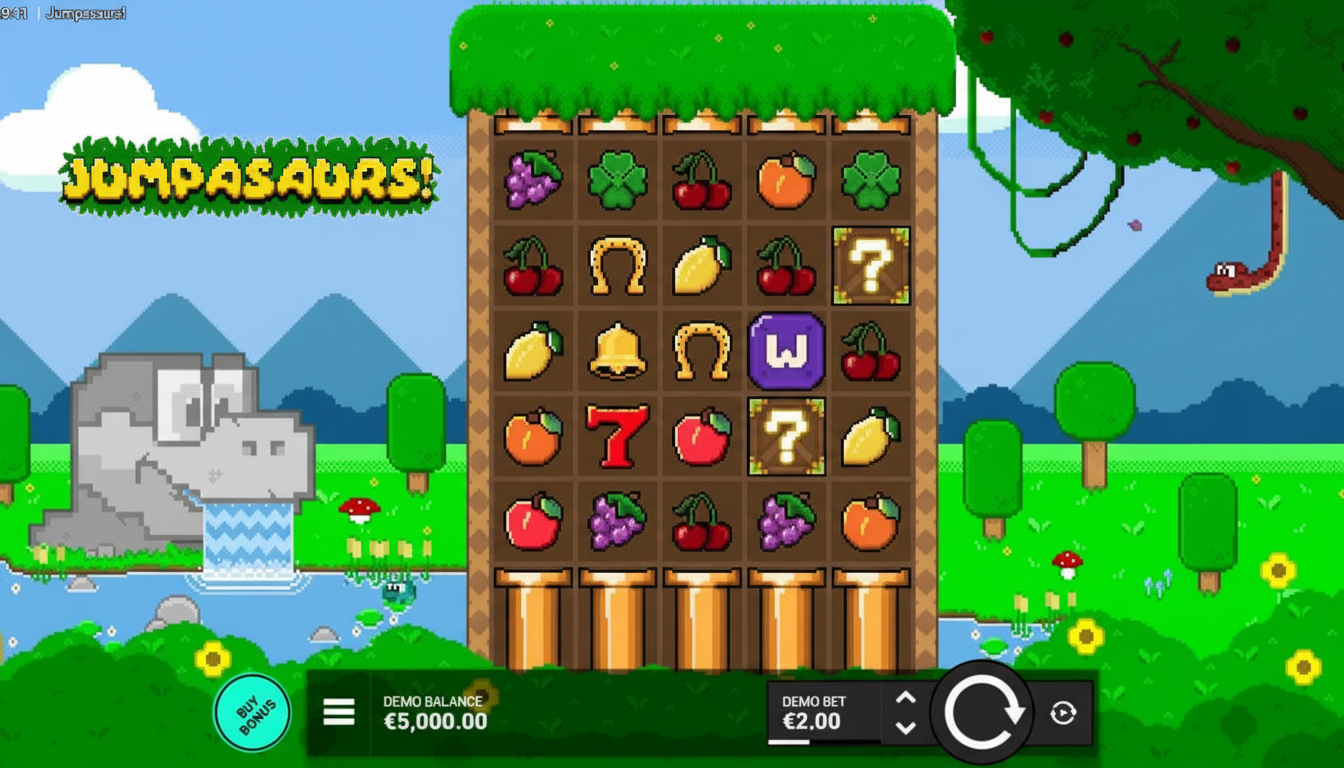Spin the reels with the circular arrow button

[984, 713]
